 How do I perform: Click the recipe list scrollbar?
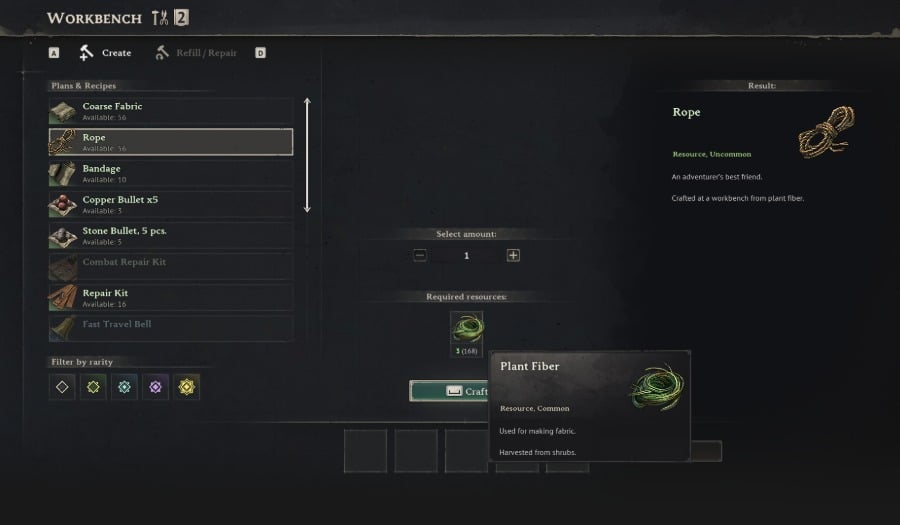click(x=307, y=155)
